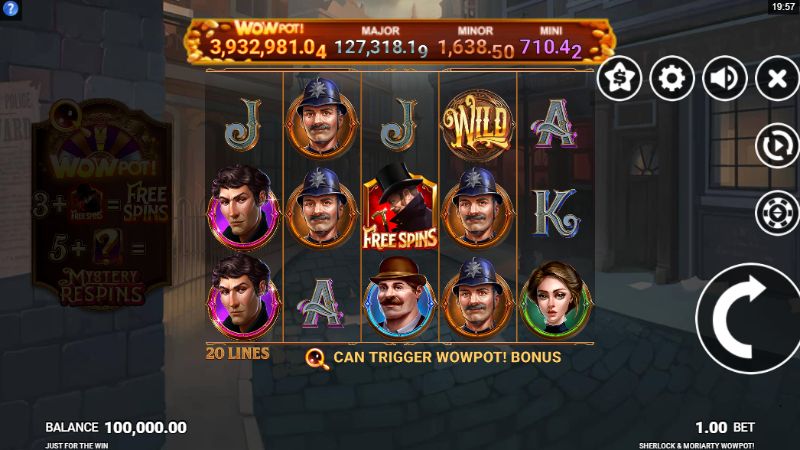
Task: Close the game with the X button
Action: pos(777,79)
